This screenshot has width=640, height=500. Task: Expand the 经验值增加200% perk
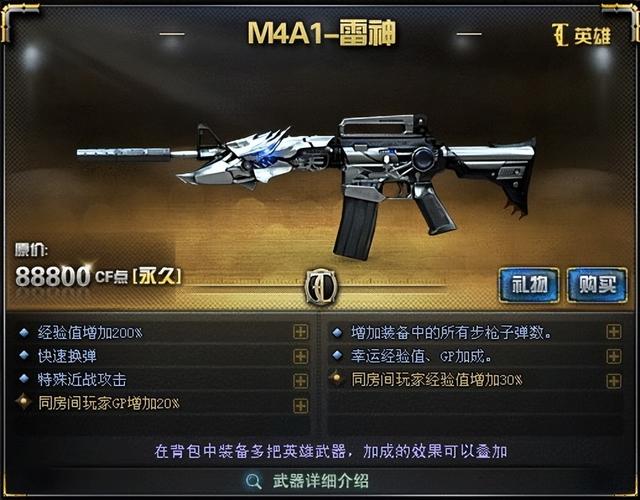click(x=300, y=332)
